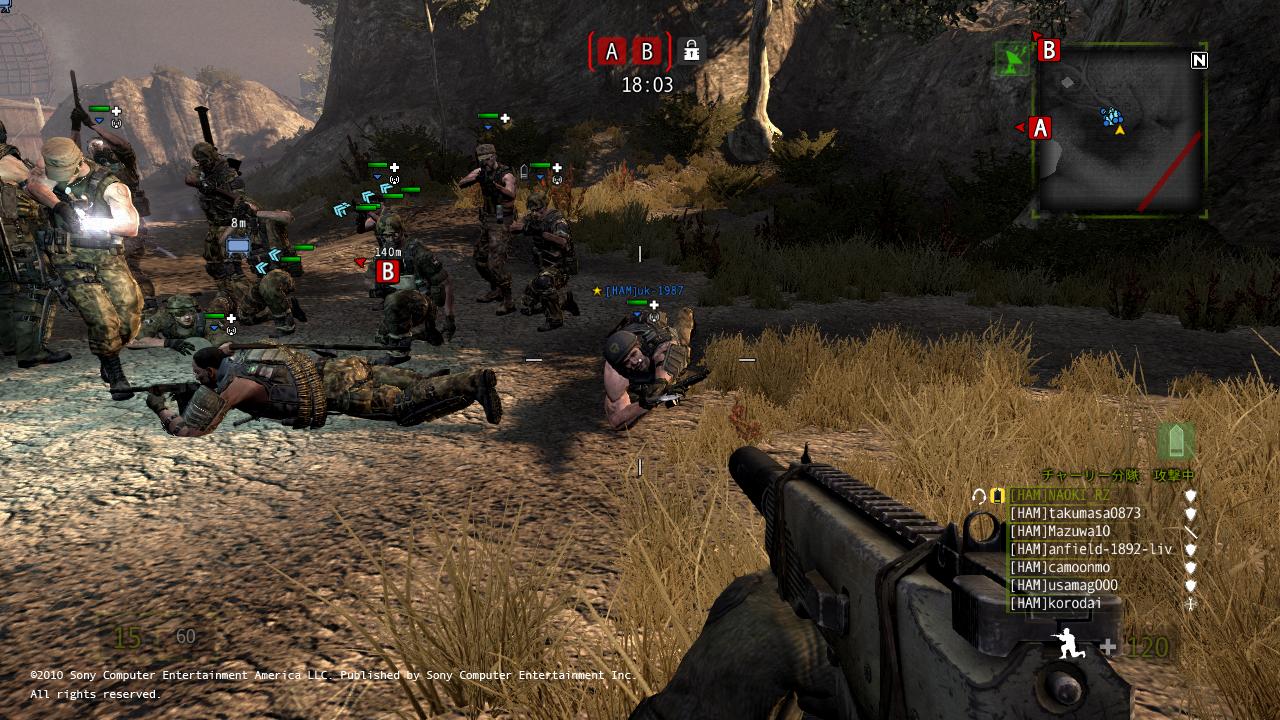Image resolution: width=1280 pixels, height=720 pixels.
Task: Click the padlock icon beside the objectives
Action: (x=690, y=51)
